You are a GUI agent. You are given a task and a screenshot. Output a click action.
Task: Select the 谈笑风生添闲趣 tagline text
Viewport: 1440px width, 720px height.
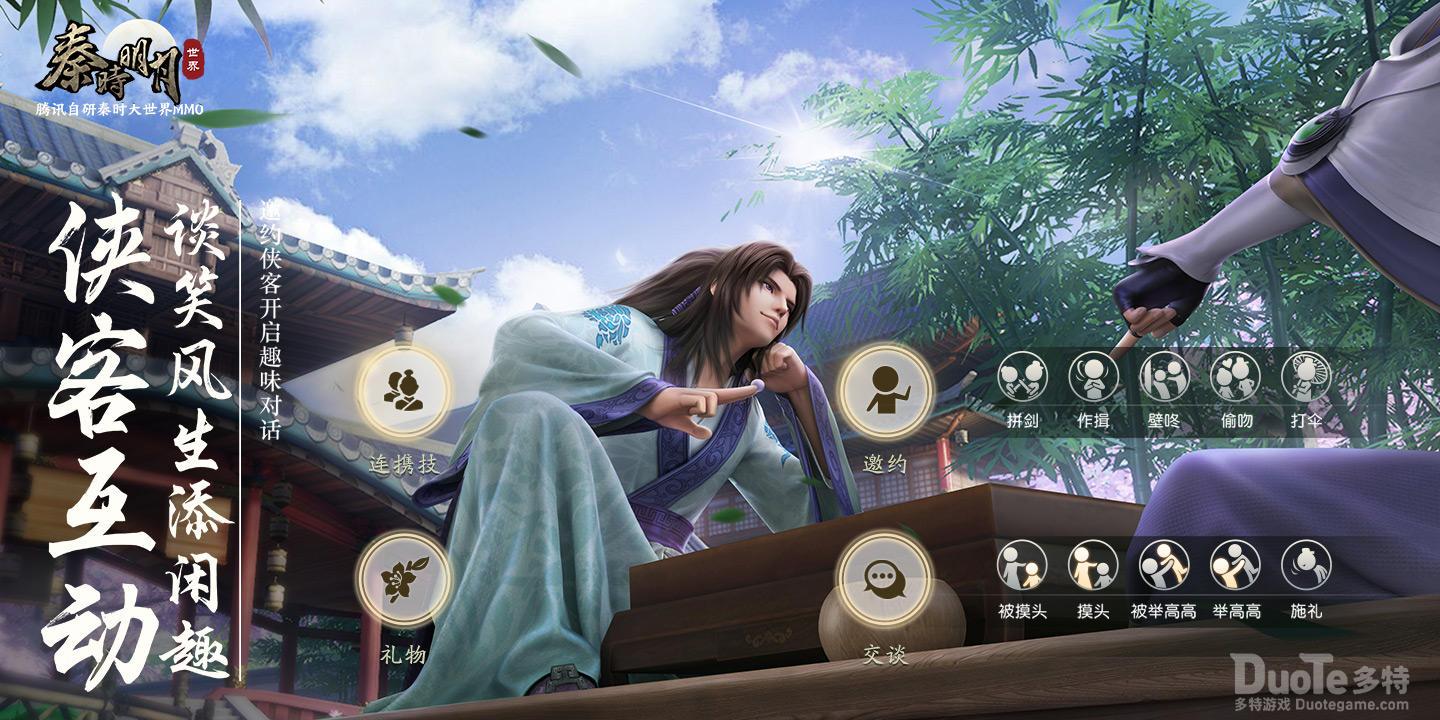coord(191,430)
